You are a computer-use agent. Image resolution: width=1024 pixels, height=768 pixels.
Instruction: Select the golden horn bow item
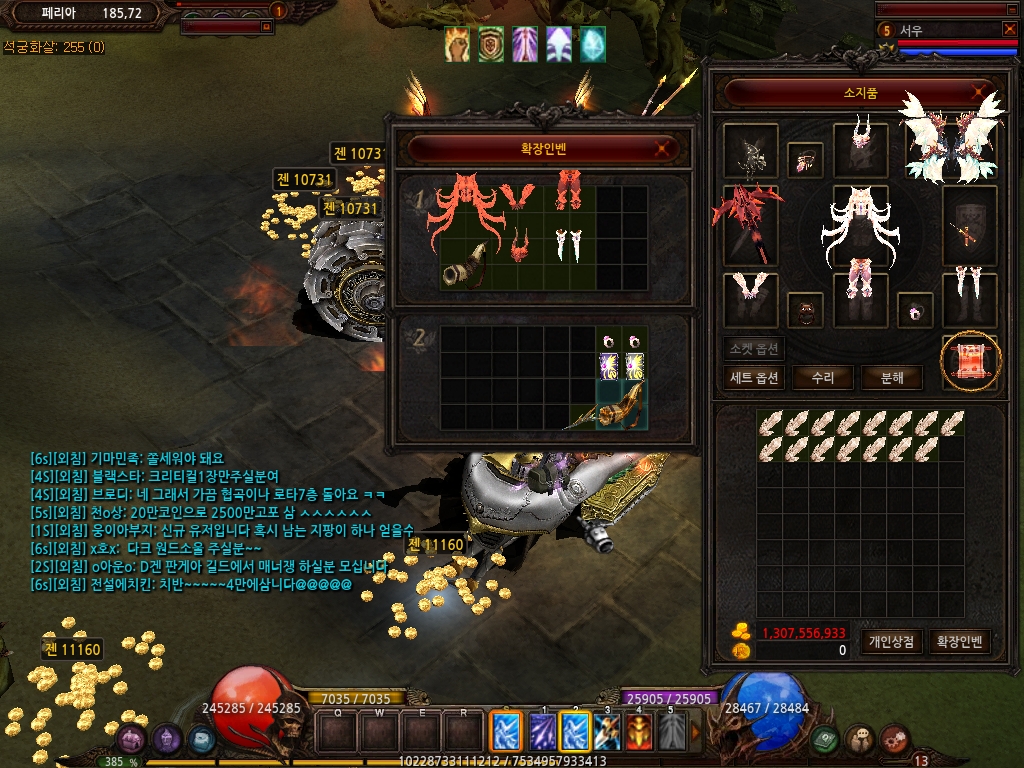point(466,266)
